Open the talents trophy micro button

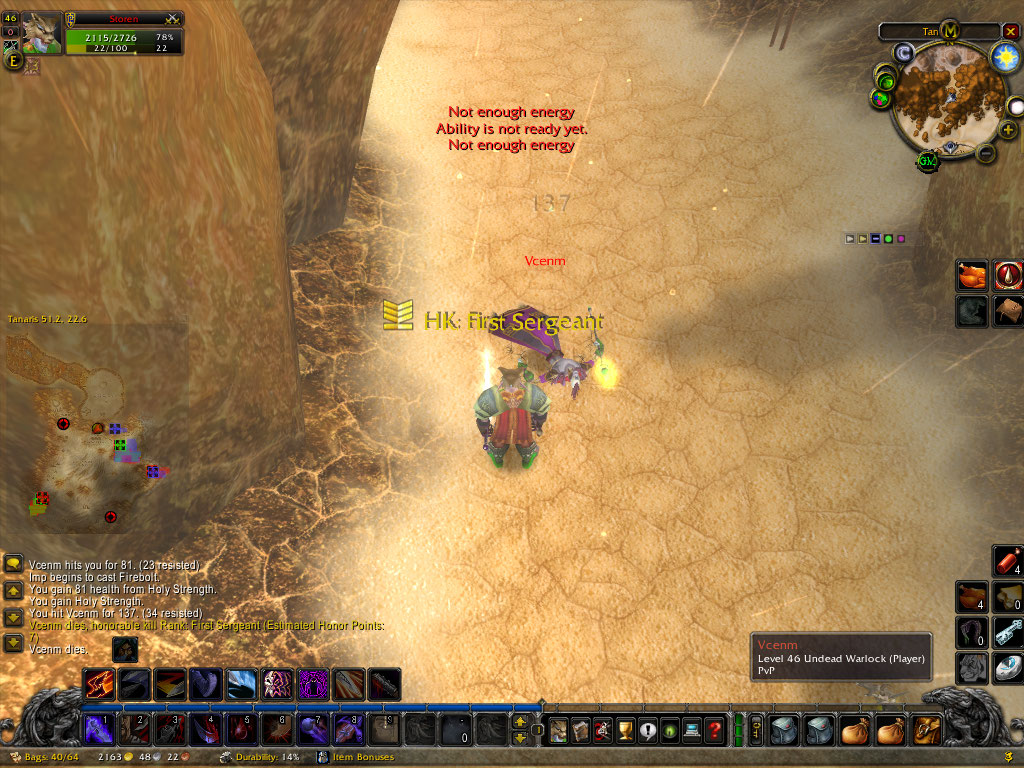click(x=625, y=730)
